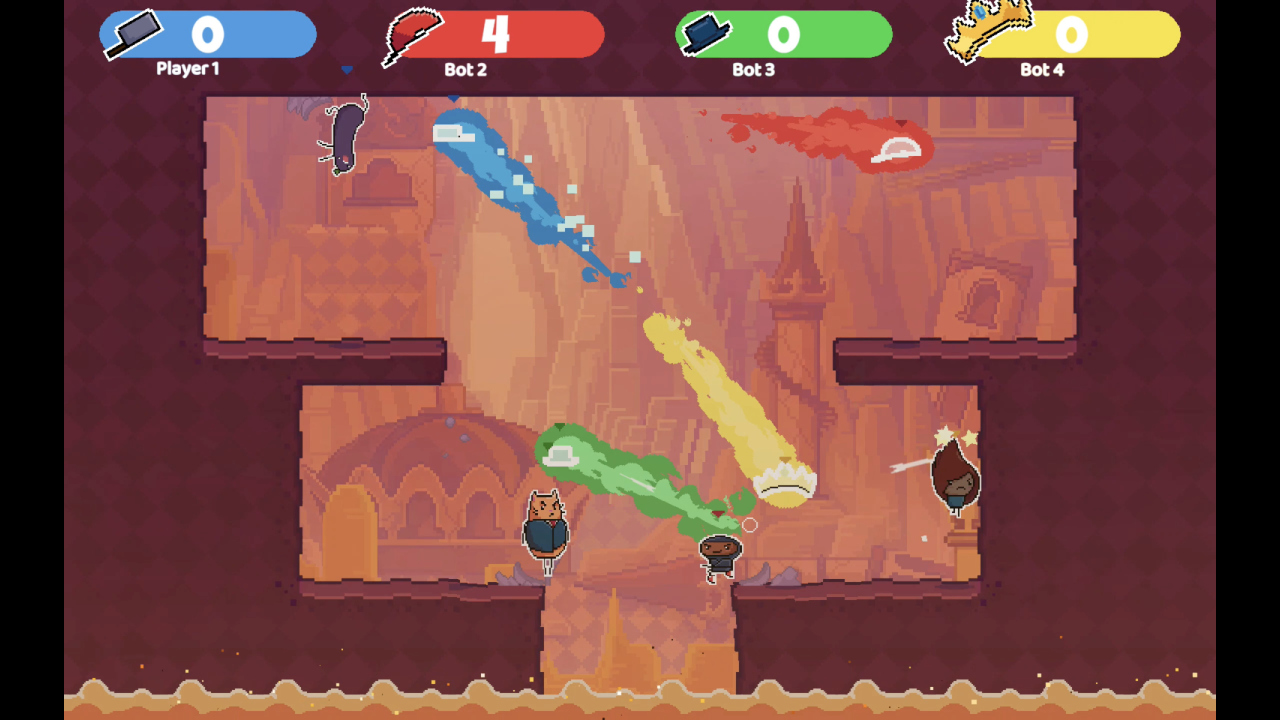
Task: Expand the red downward triangle above the ninja
Action: 719,511
